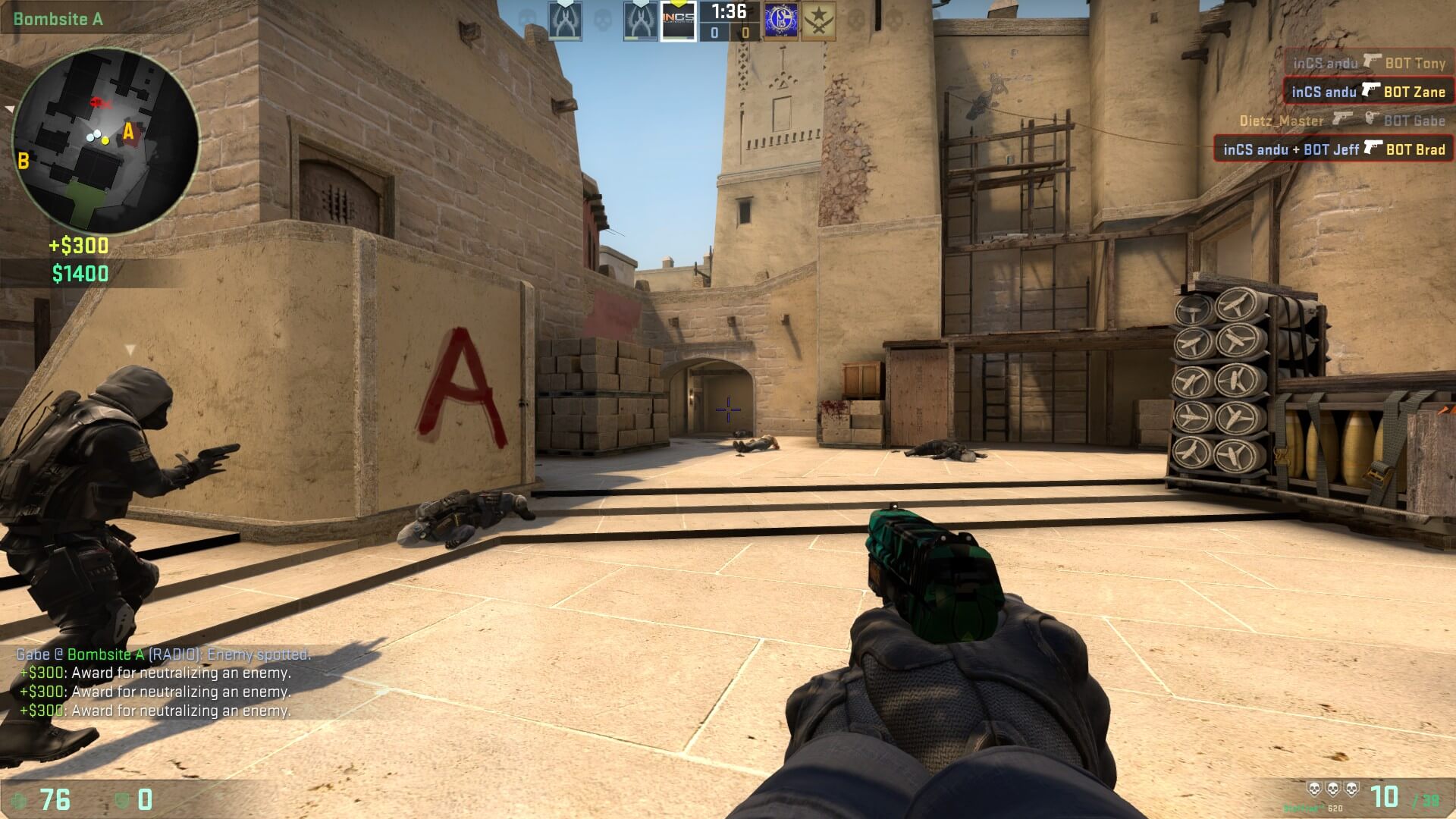Image resolution: width=1456 pixels, height=819 pixels.
Task: Click the yellow B bombsite marker on radar
Action: pyautogui.click(x=24, y=160)
